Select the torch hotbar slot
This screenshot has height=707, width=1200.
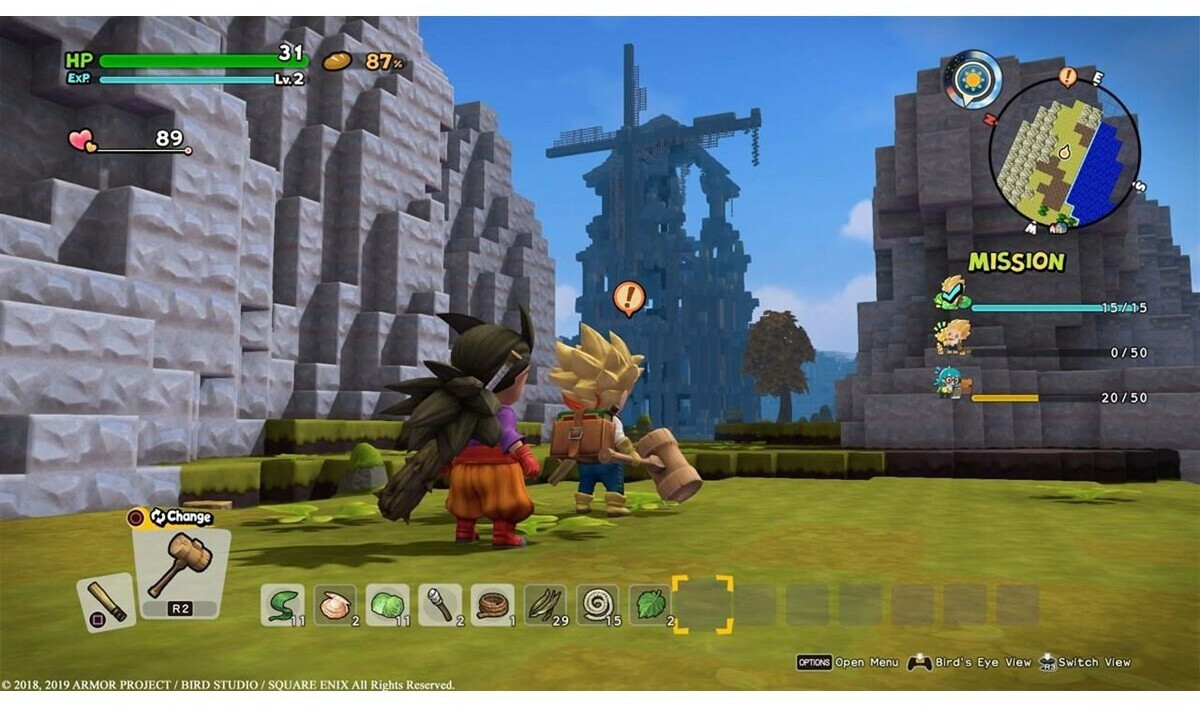(x=439, y=604)
